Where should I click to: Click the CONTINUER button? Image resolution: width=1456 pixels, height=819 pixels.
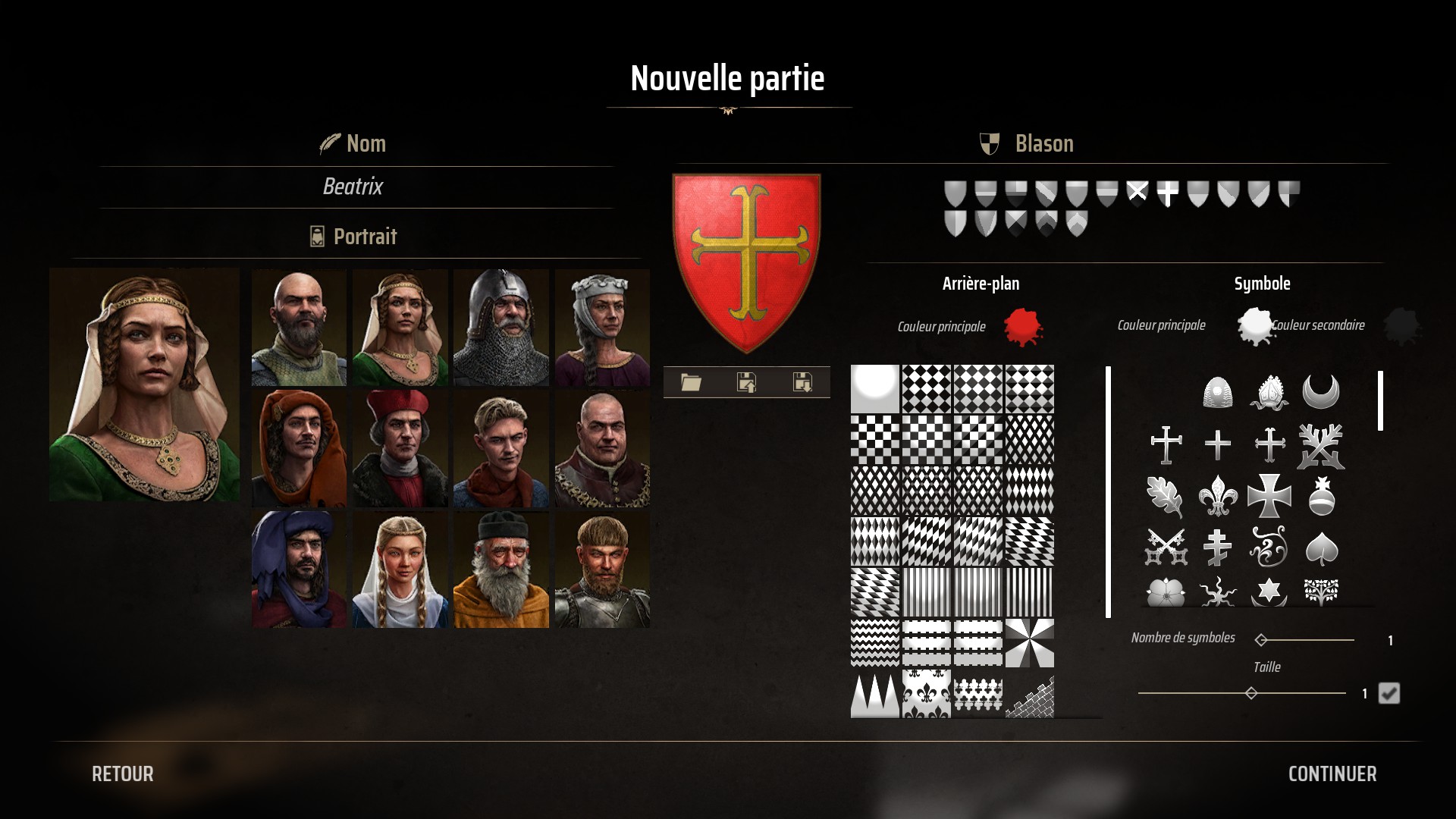click(x=1332, y=773)
